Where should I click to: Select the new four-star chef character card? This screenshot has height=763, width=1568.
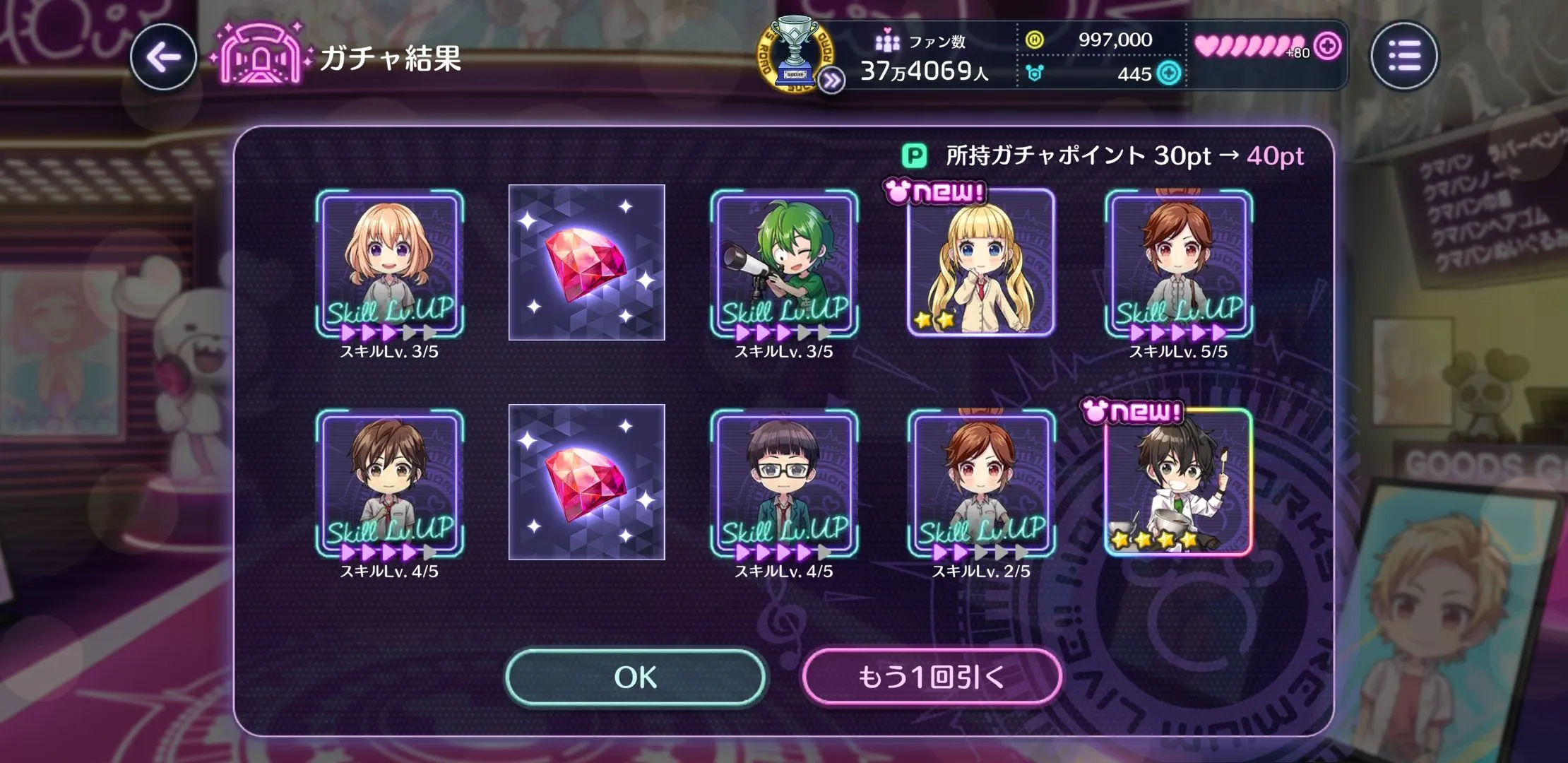tap(1178, 482)
